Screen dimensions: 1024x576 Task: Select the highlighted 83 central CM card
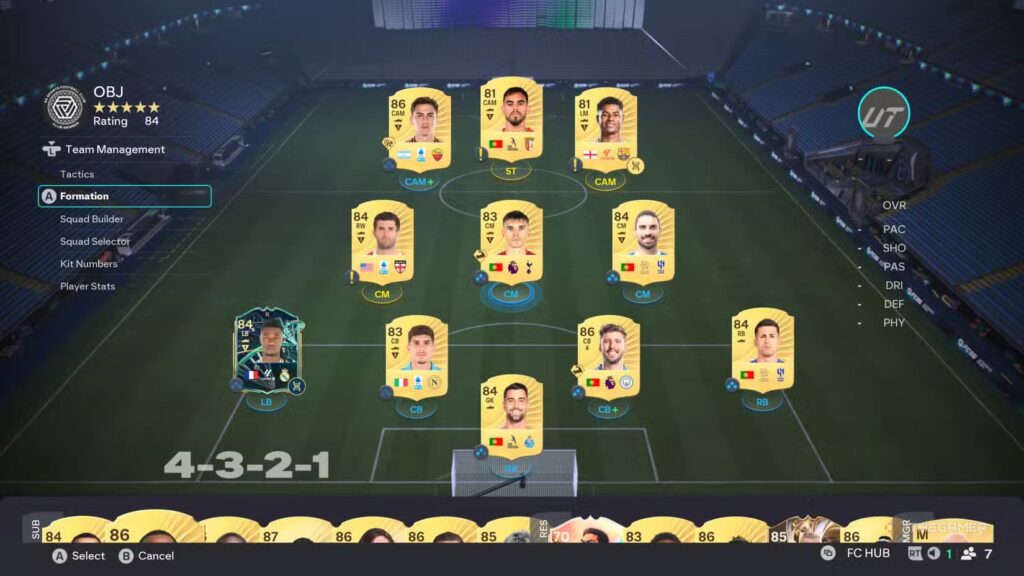(511, 242)
